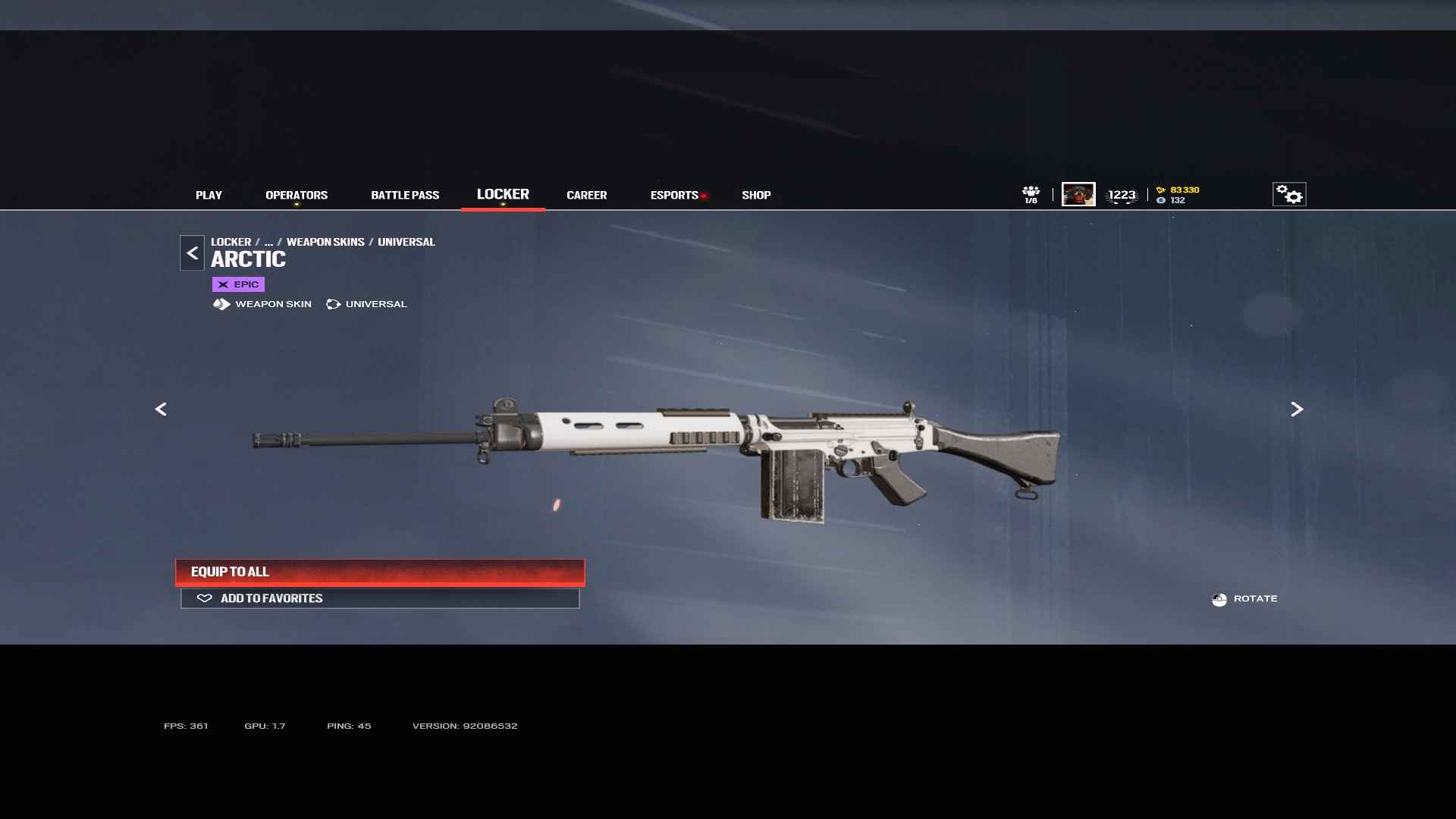
Task: Select the Locker tab
Action: pos(503,194)
